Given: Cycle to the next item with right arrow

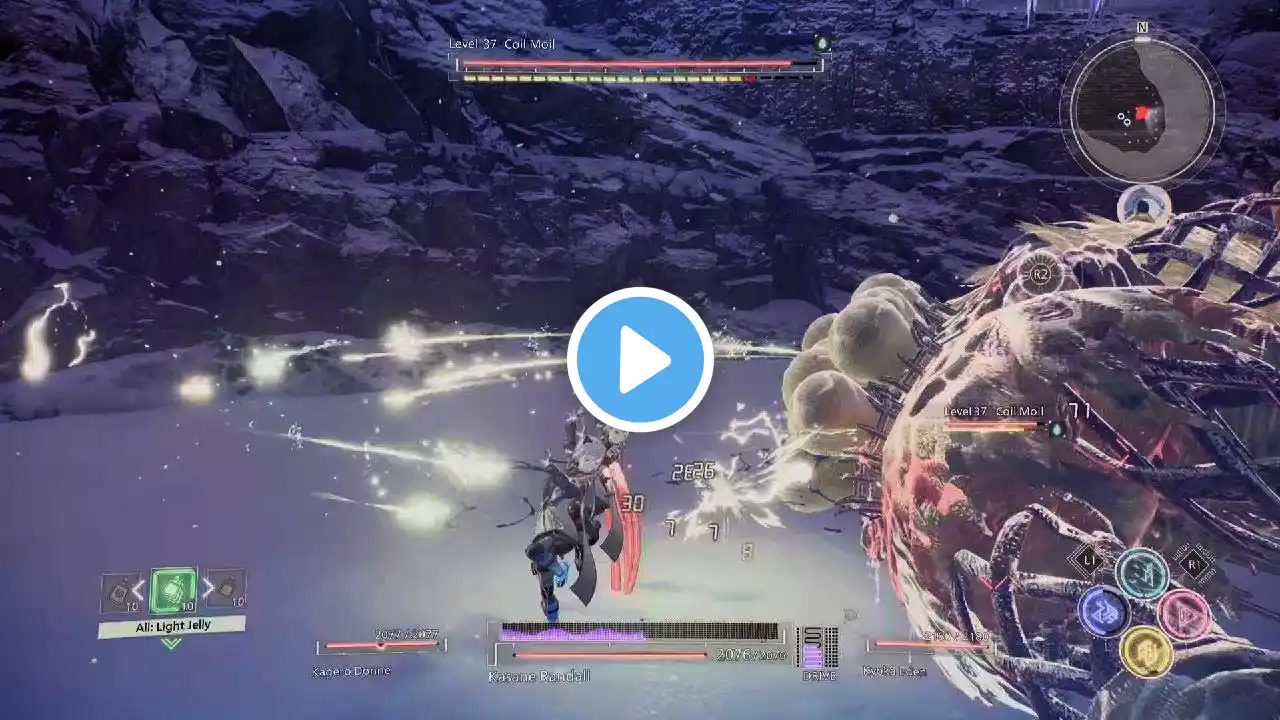Looking at the screenshot, I should click(x=207, y=590).
